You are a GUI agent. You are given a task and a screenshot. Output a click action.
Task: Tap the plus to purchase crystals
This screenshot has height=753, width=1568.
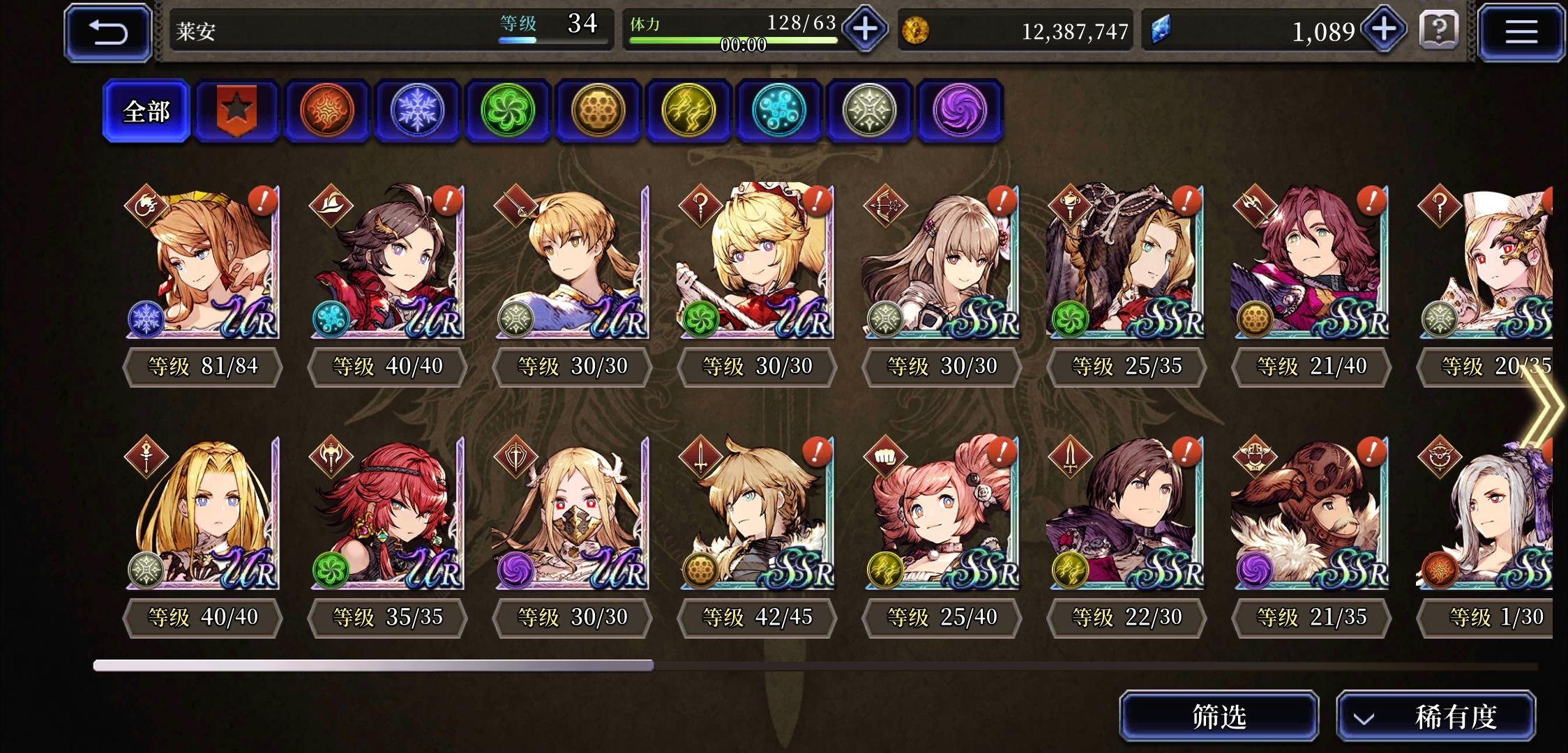click(x=1382, y=29)
